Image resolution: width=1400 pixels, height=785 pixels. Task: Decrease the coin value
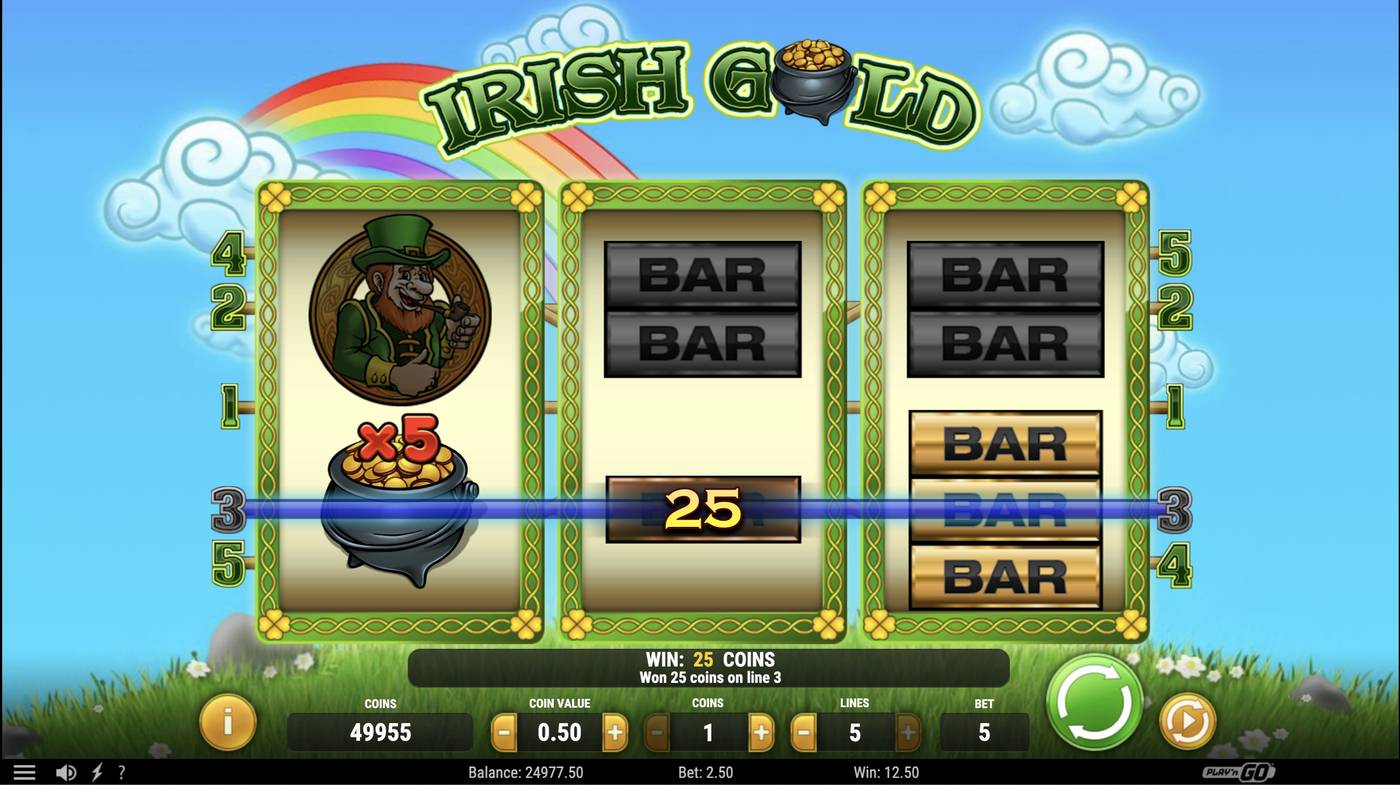(506, 731)
